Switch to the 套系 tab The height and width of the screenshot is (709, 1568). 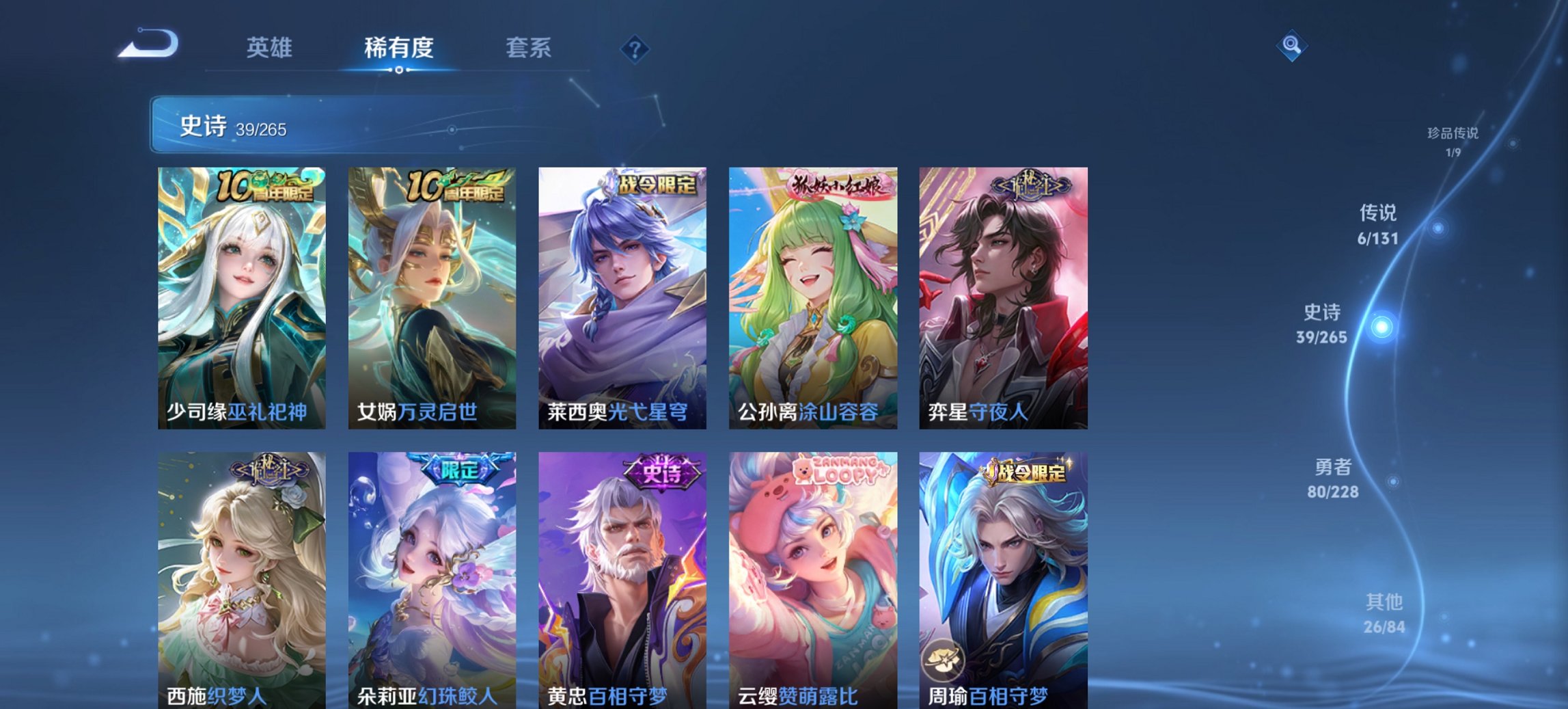click(x=529, y=48)
